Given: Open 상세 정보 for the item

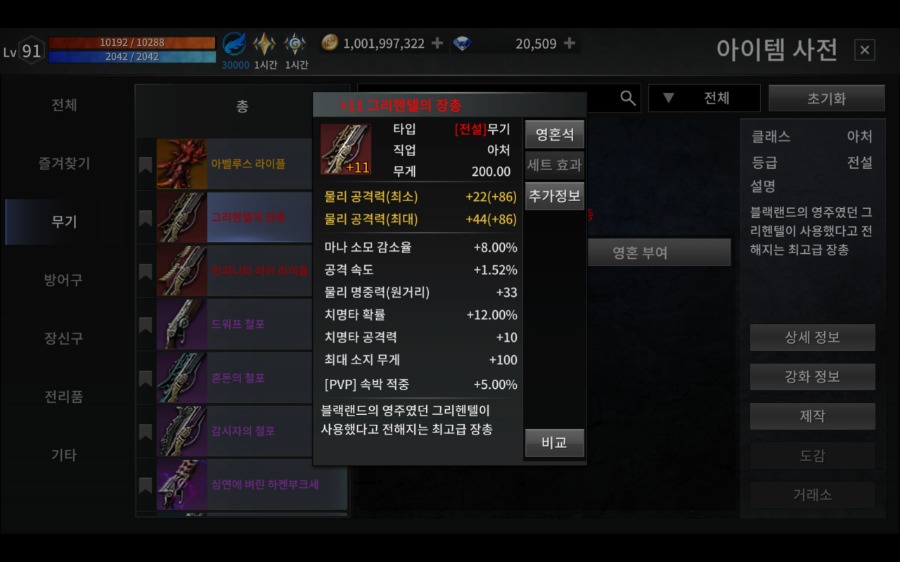Looking at the screenshot, I should (812, 337).
